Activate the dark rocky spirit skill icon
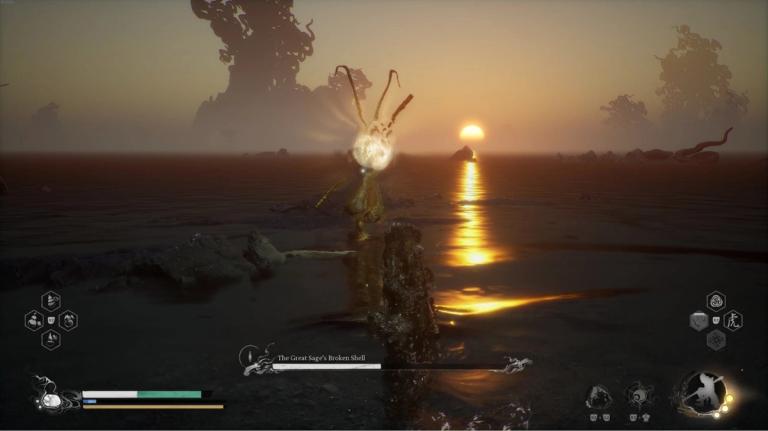This screenshot has width=768, height=431. click(x=599, y=396)
